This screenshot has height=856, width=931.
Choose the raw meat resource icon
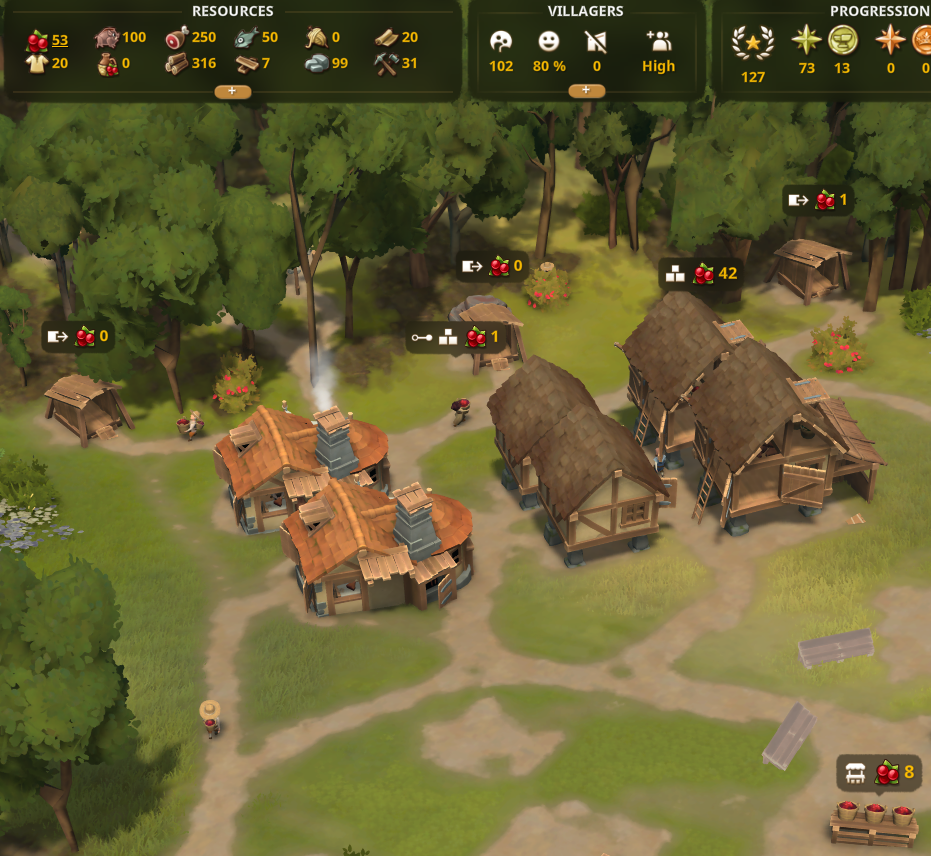(177, 39)
